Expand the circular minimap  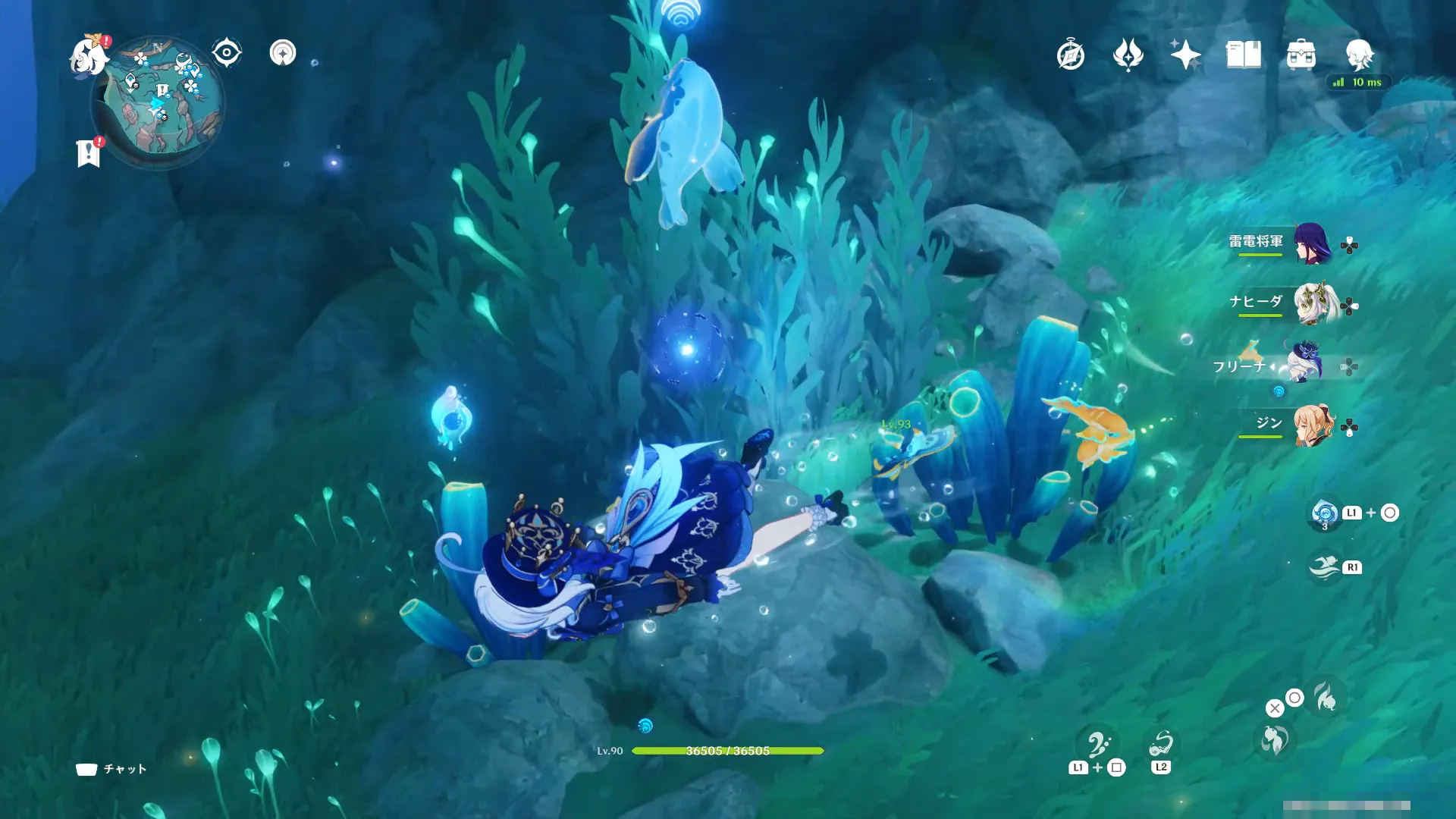[x=158, y=104]
